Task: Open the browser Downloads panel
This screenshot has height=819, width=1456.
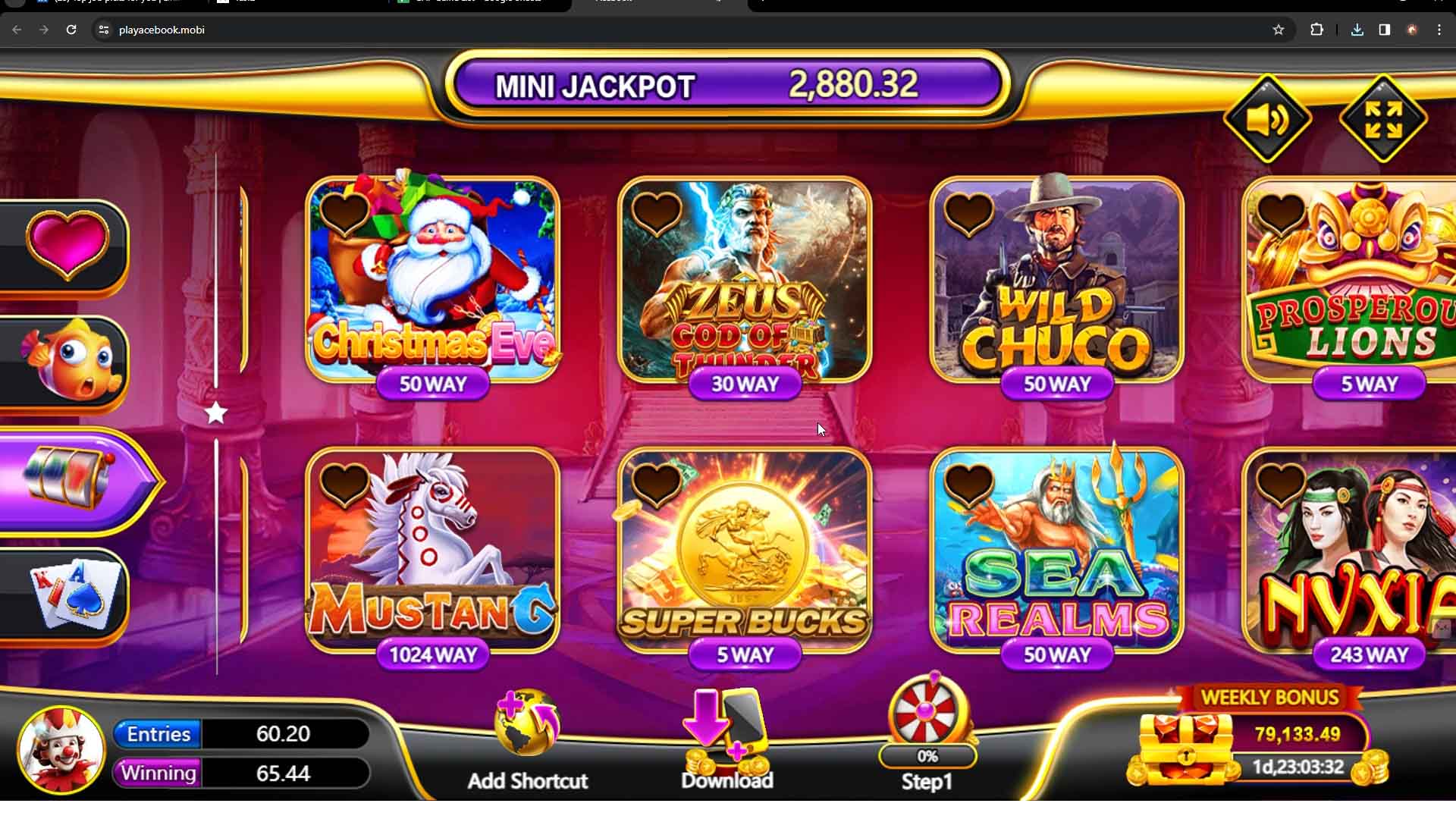Action: click(x=1356, y=30)
